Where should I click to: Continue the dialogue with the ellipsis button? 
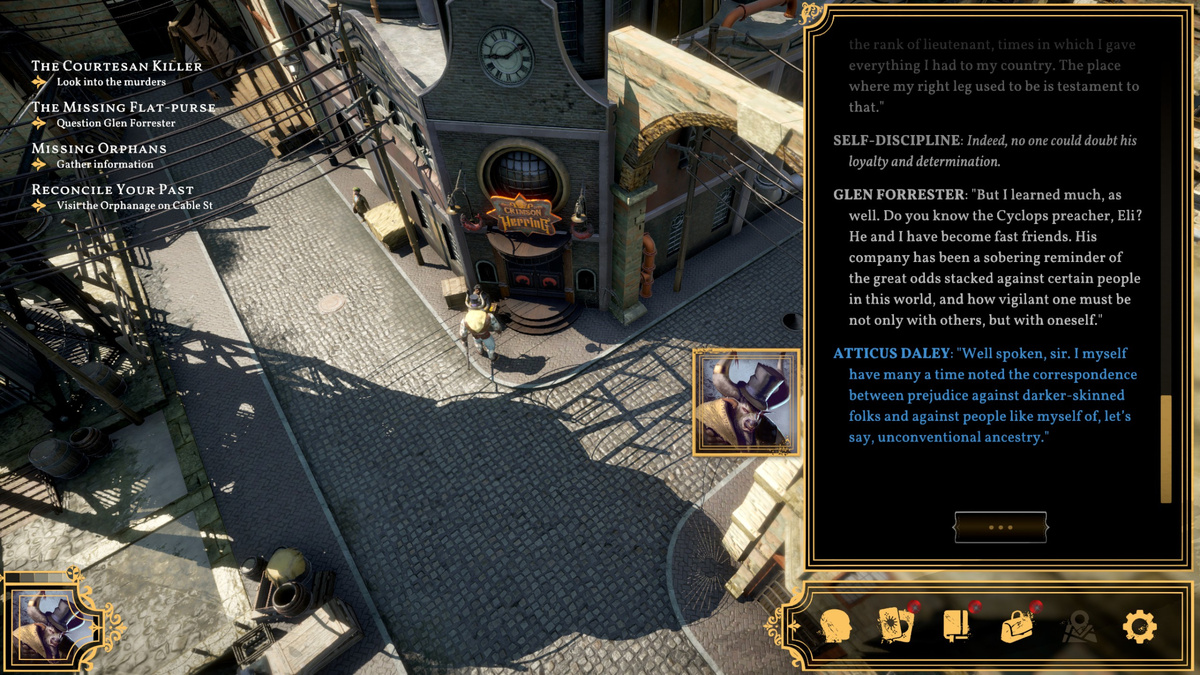pyautogui.click(x=1000, y=527)
